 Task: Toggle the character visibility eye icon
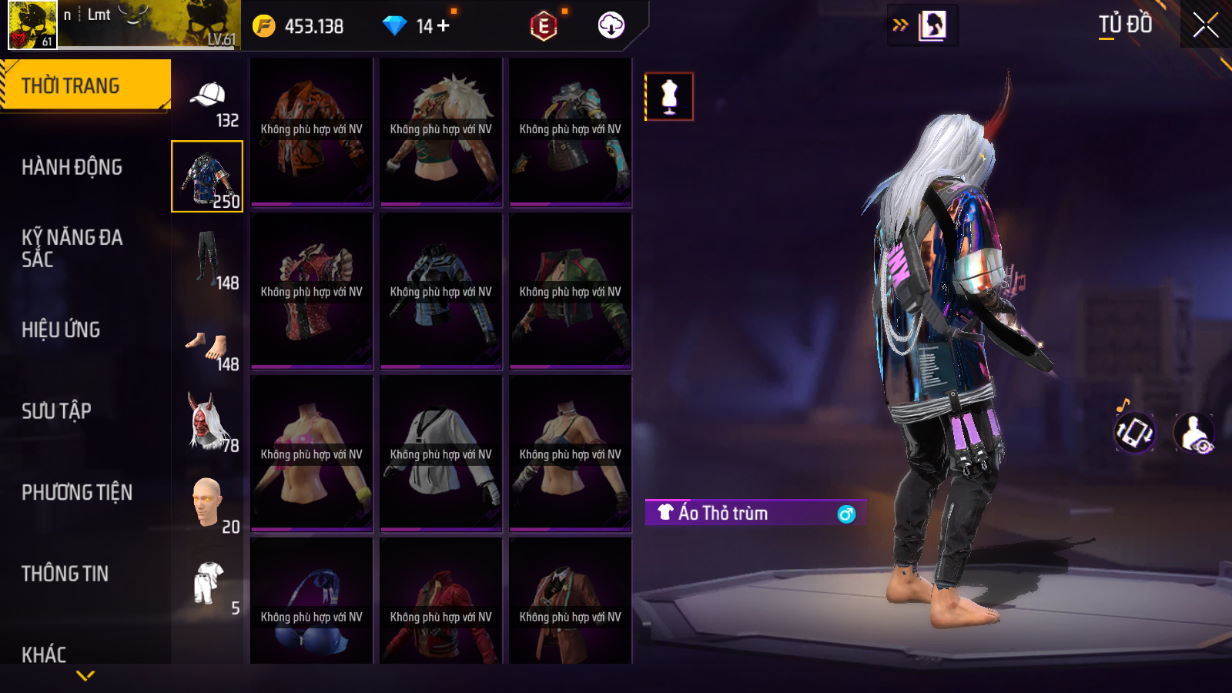pyautogui.click(x=1192, y=432)
